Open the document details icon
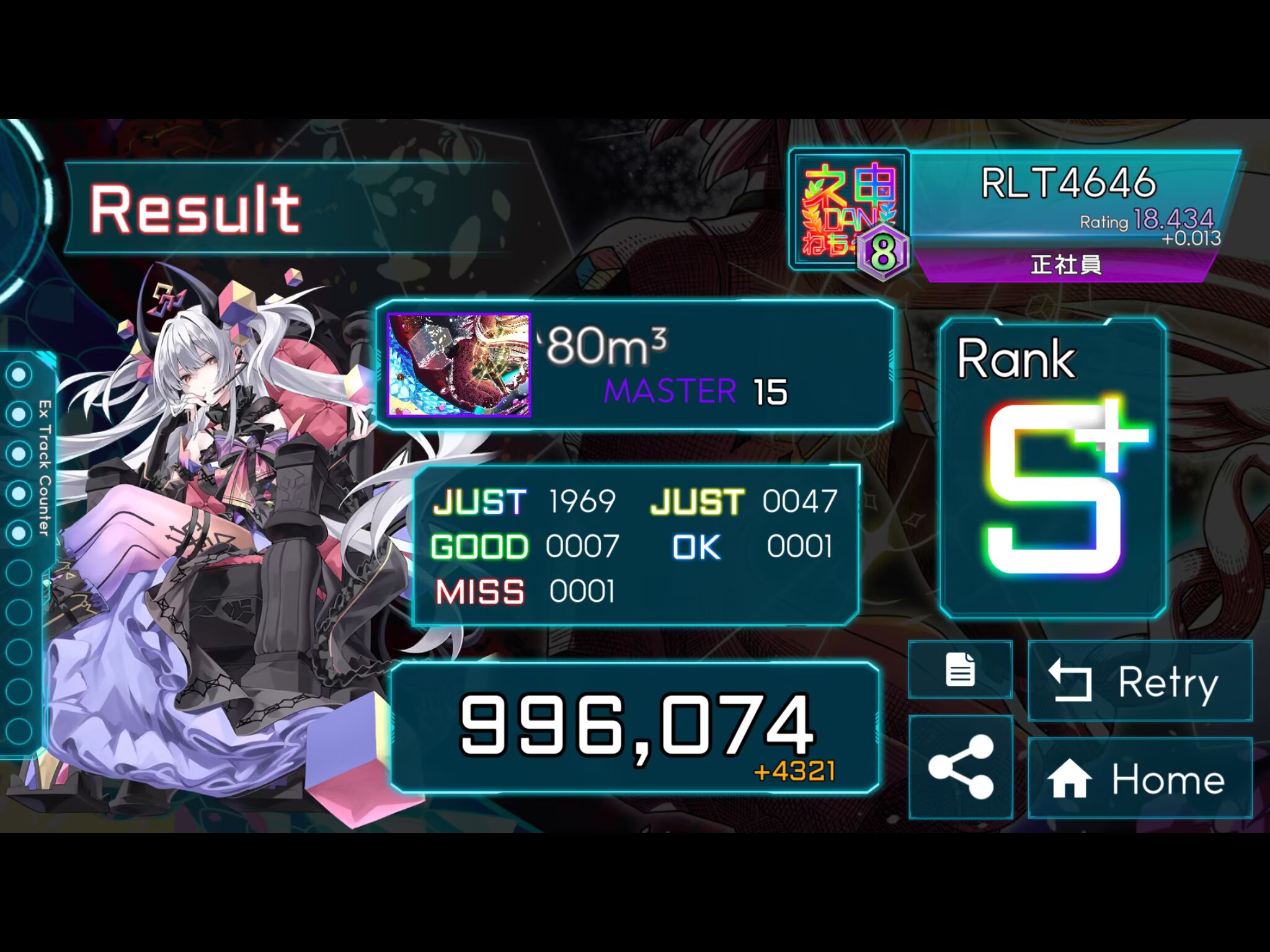 tap(960, 670)
